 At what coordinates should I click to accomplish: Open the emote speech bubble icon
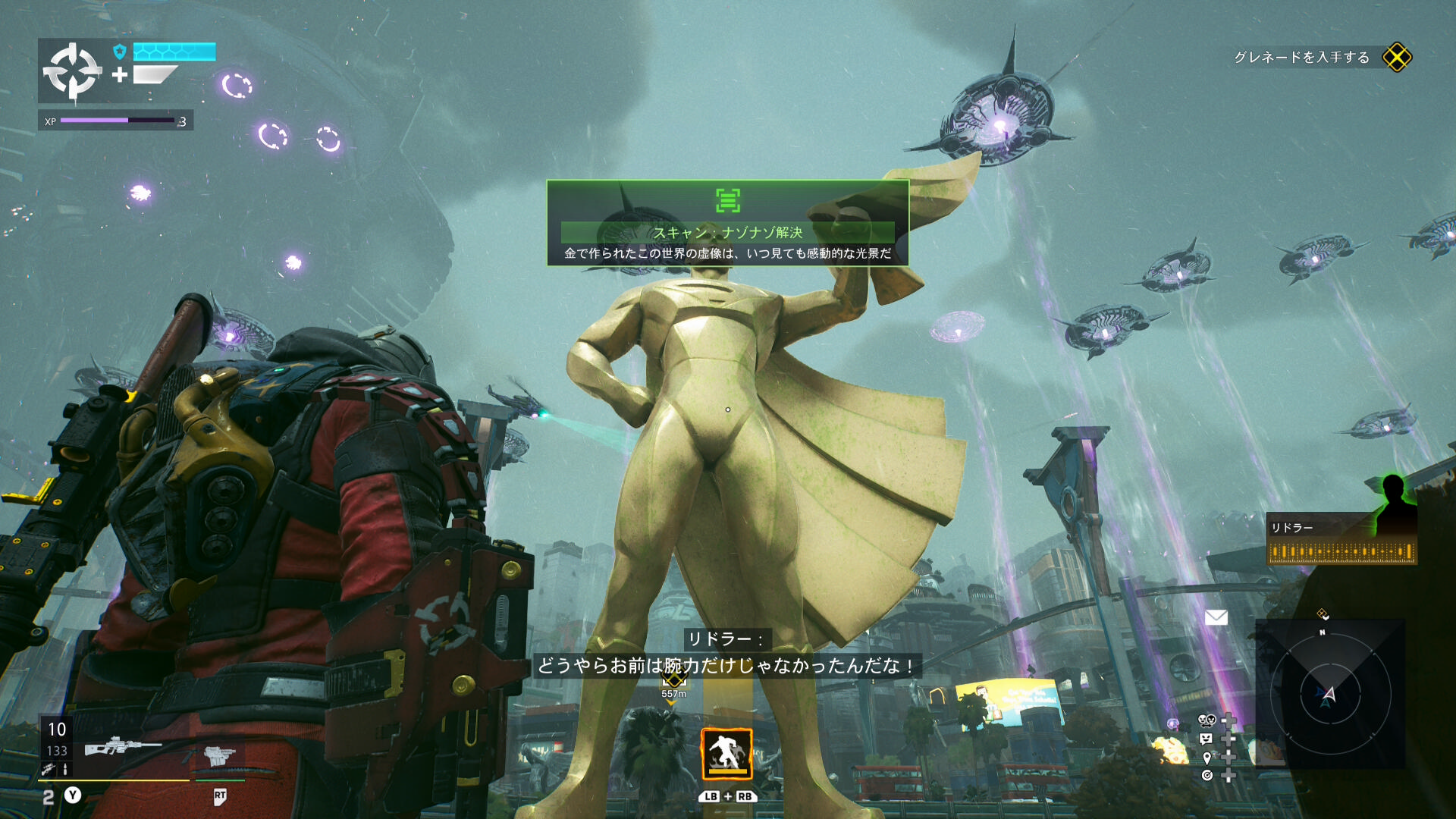click(x=1207, y=739)
